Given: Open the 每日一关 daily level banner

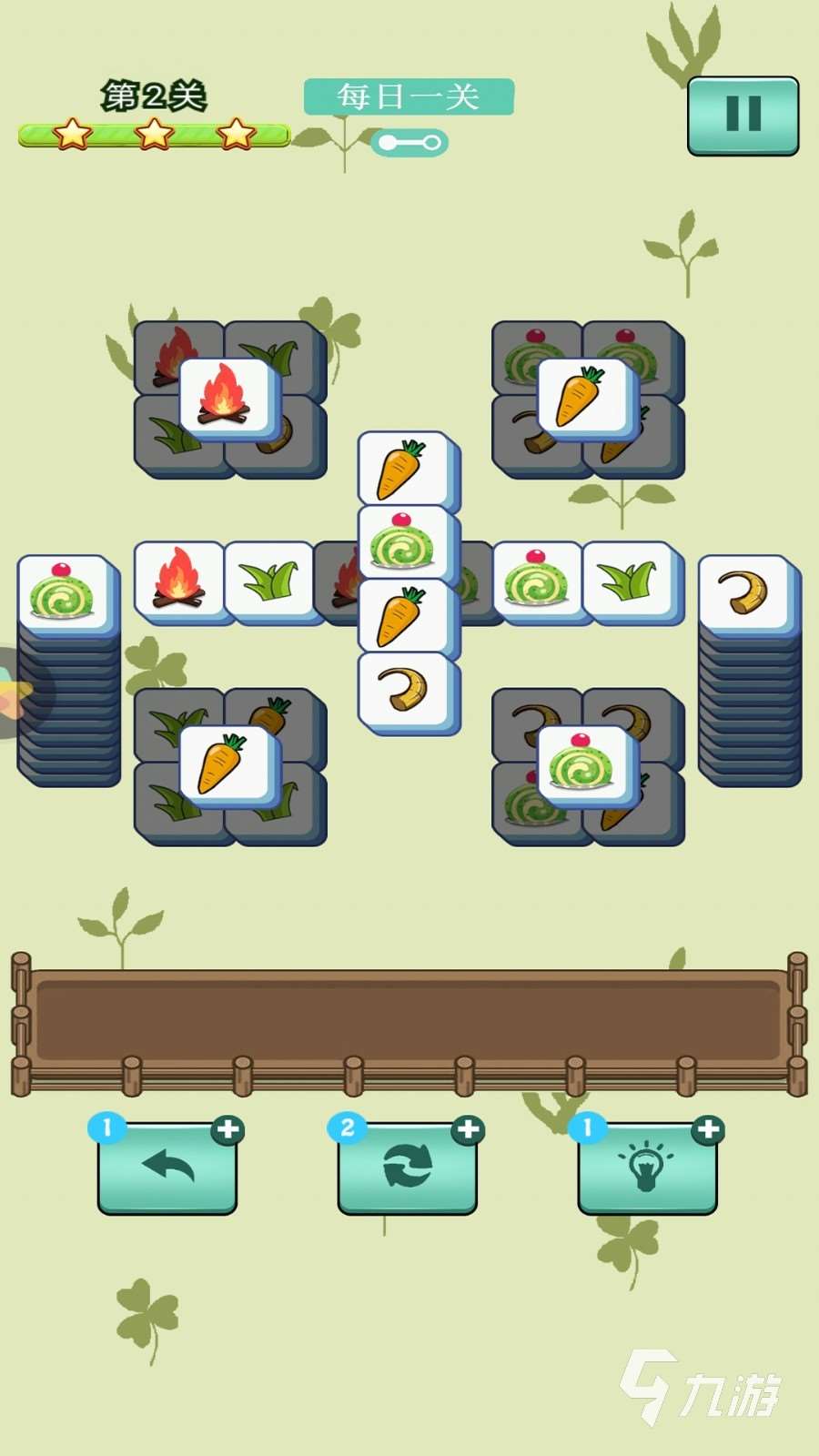Looking at the screenshot, I should point(409,96).
